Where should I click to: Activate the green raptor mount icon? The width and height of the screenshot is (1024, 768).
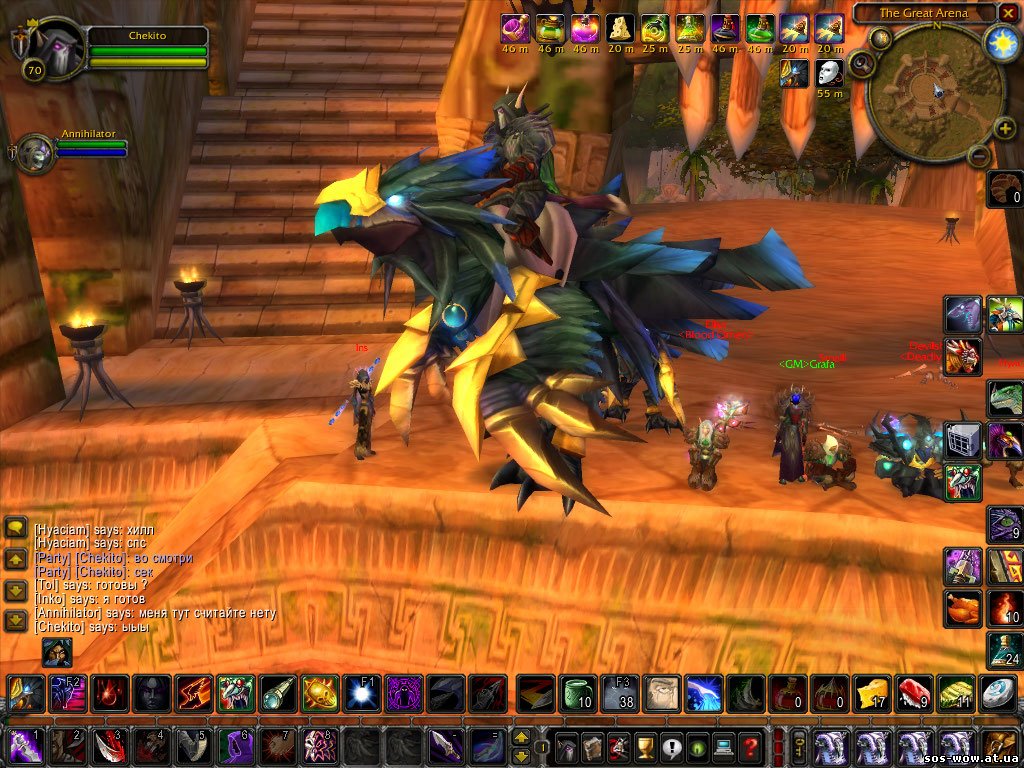click(x=1005, y=398)
